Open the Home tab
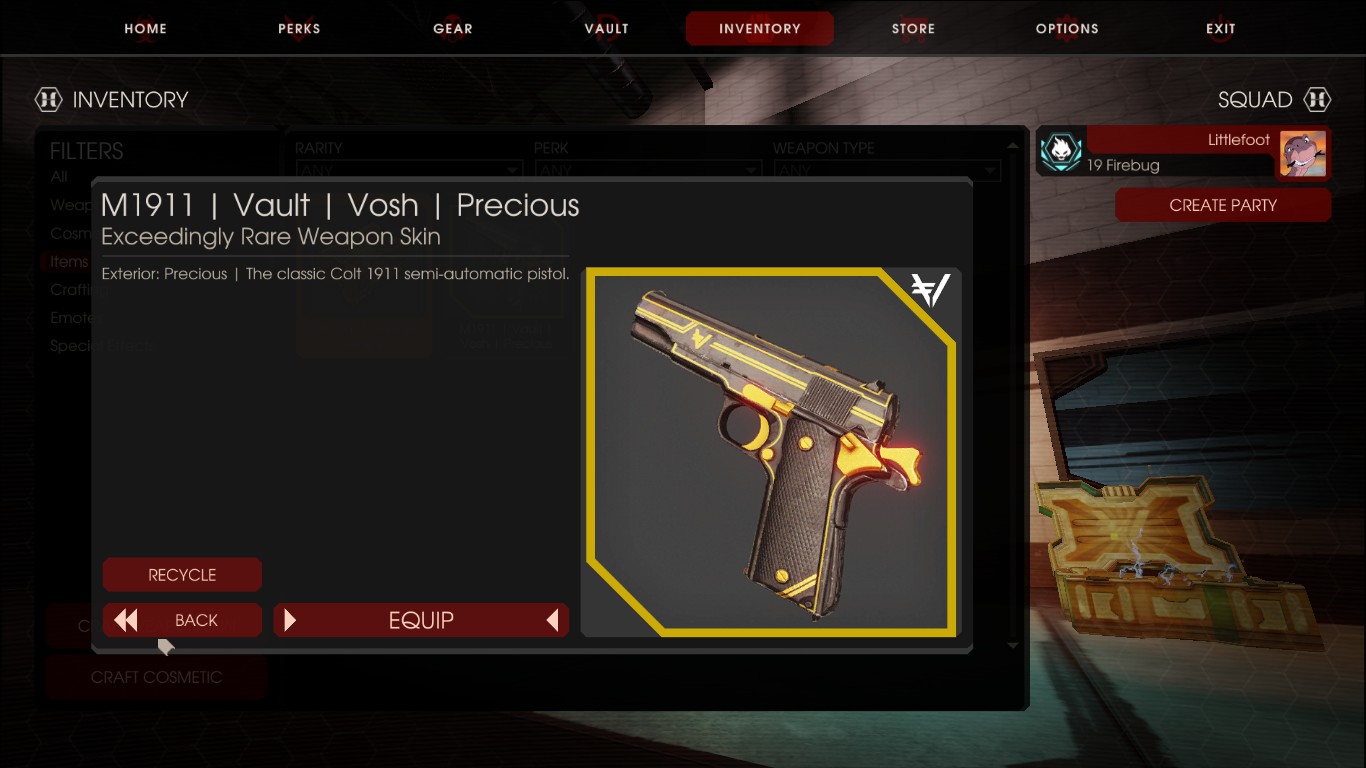 (145, 28)
